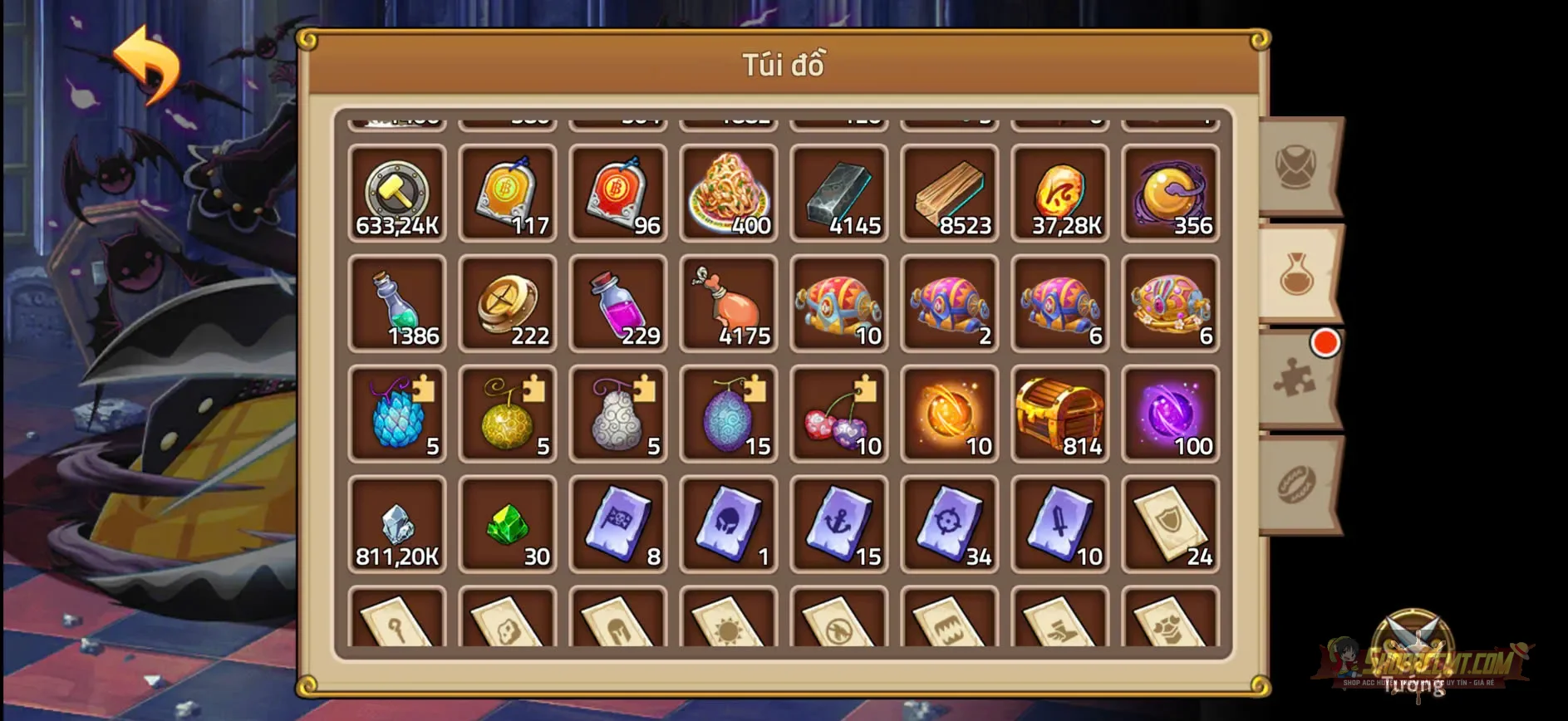Image resolution: width=1568 pixels, height=721 pixels.
Task: Select the red coin tag item showing 96
Action: coord(618,193)
